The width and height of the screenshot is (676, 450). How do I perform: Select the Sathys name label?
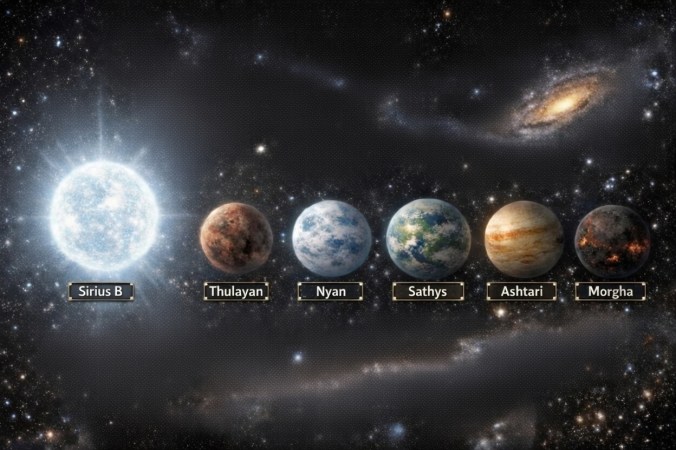(x=427, y=291)
